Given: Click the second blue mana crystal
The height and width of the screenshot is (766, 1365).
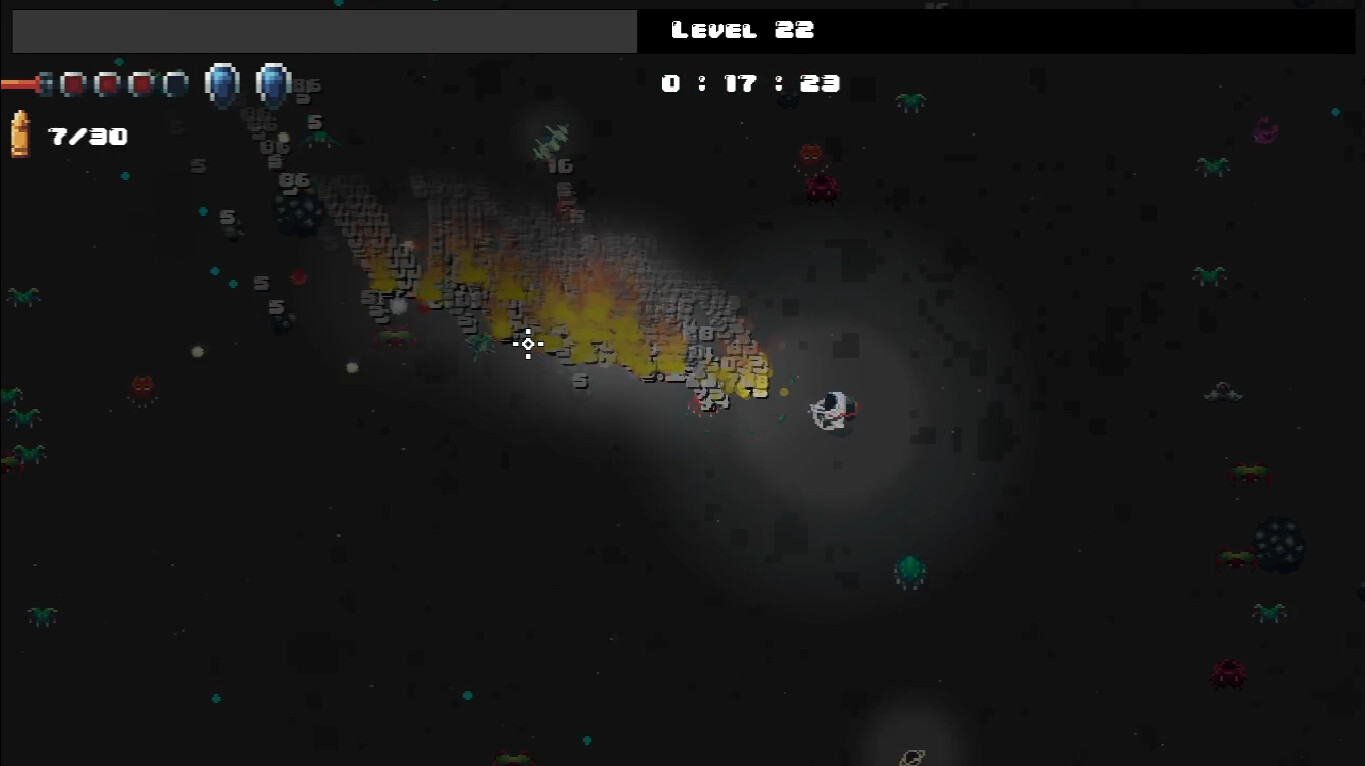Looking at the screenshot, I should [x=274, y=83].
